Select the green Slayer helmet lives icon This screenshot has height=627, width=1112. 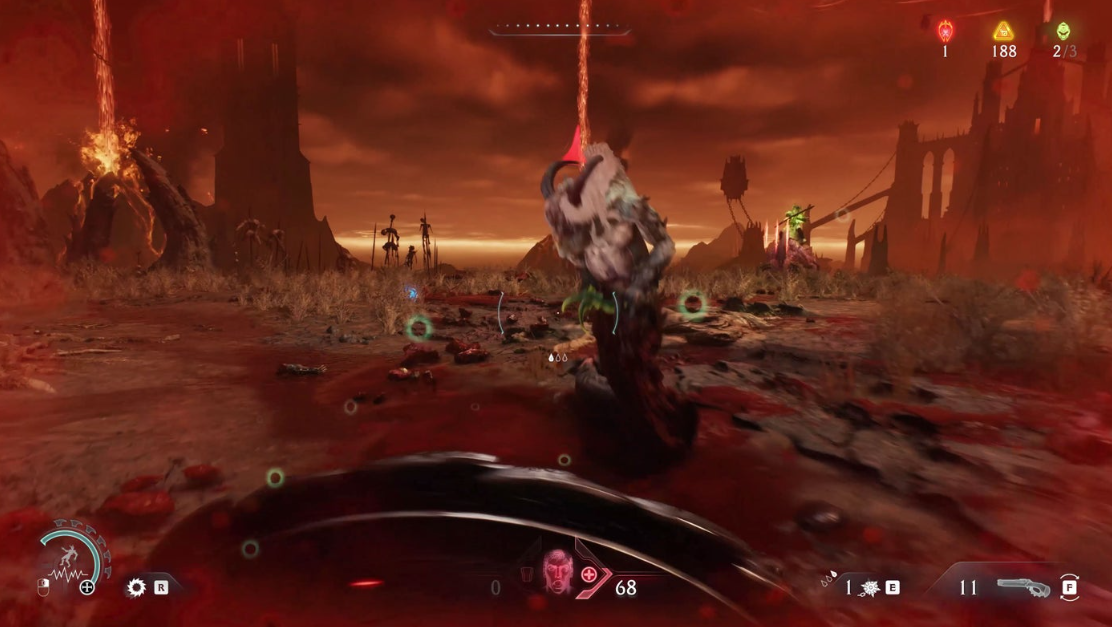point(1062,31)
